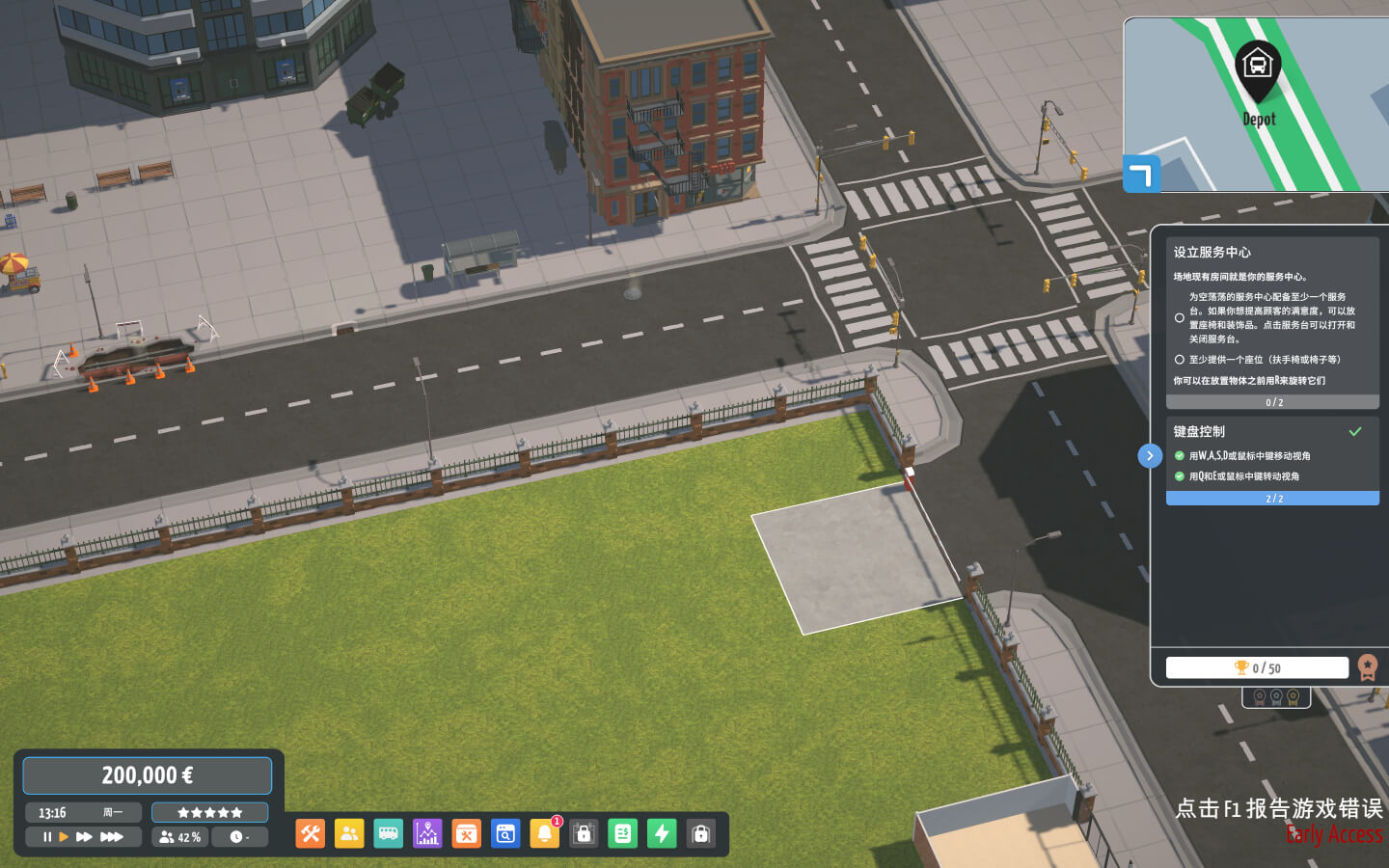This screenshot has height=868, width=1389.
Task: Open the blue search window icon
Action: (x=505, y=834)
